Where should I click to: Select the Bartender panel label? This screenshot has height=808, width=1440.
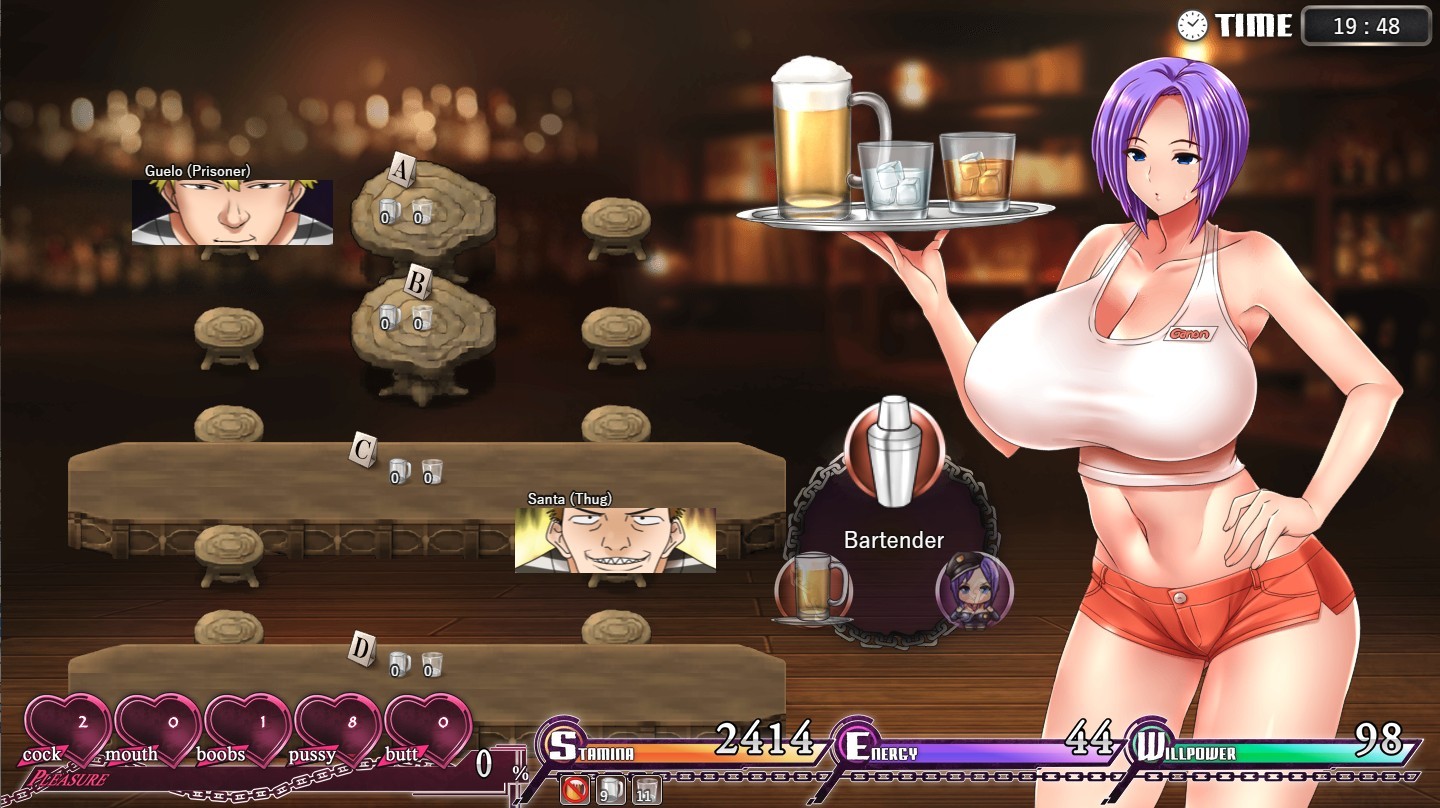pos(893,539)
